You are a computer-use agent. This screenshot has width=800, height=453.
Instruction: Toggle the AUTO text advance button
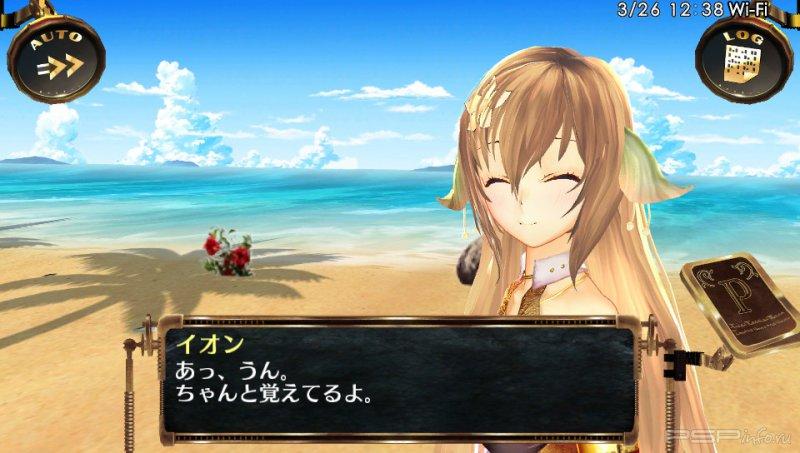pos(56,58)
